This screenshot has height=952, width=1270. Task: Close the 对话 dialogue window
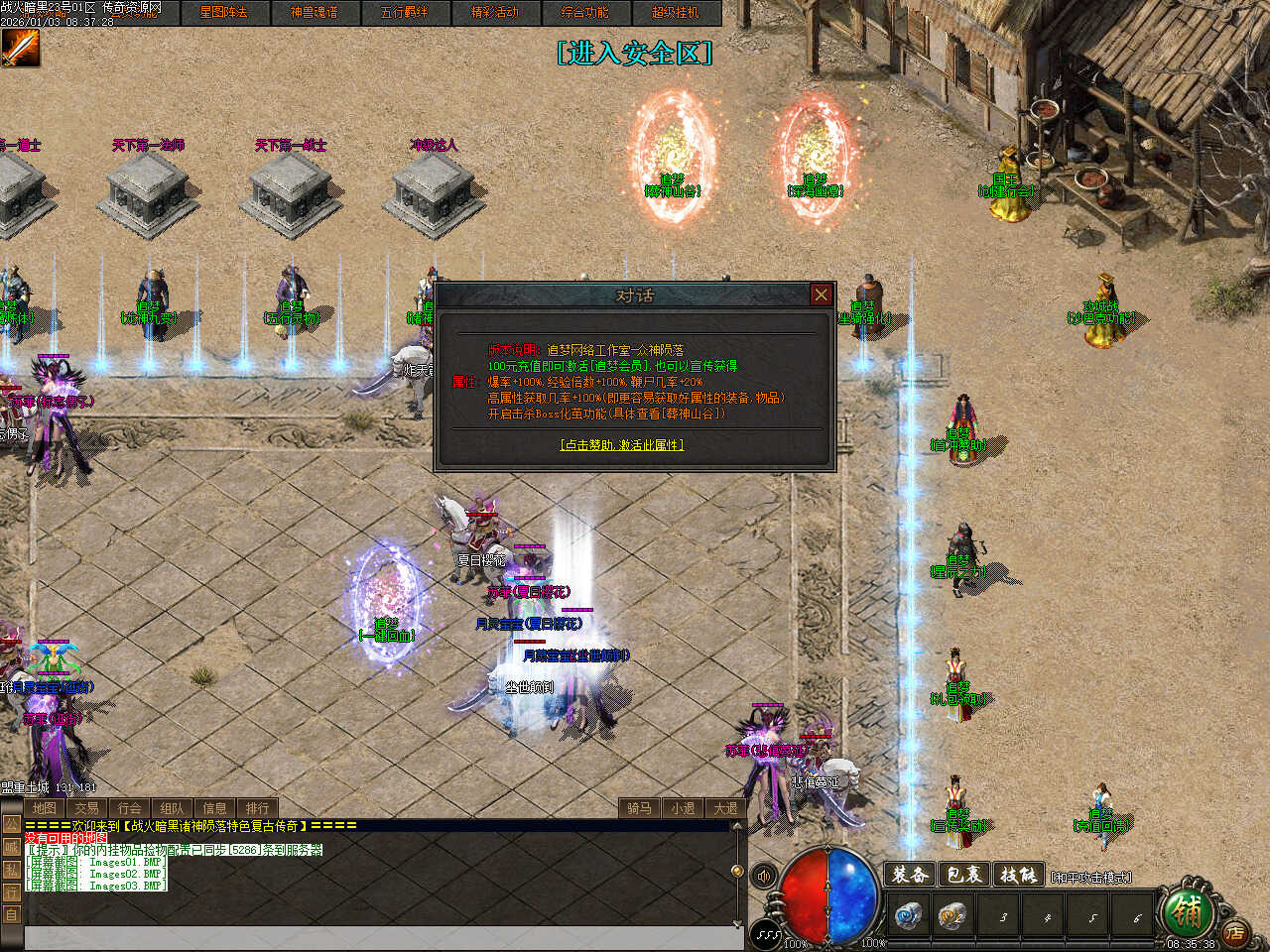[x=821, y=295]
